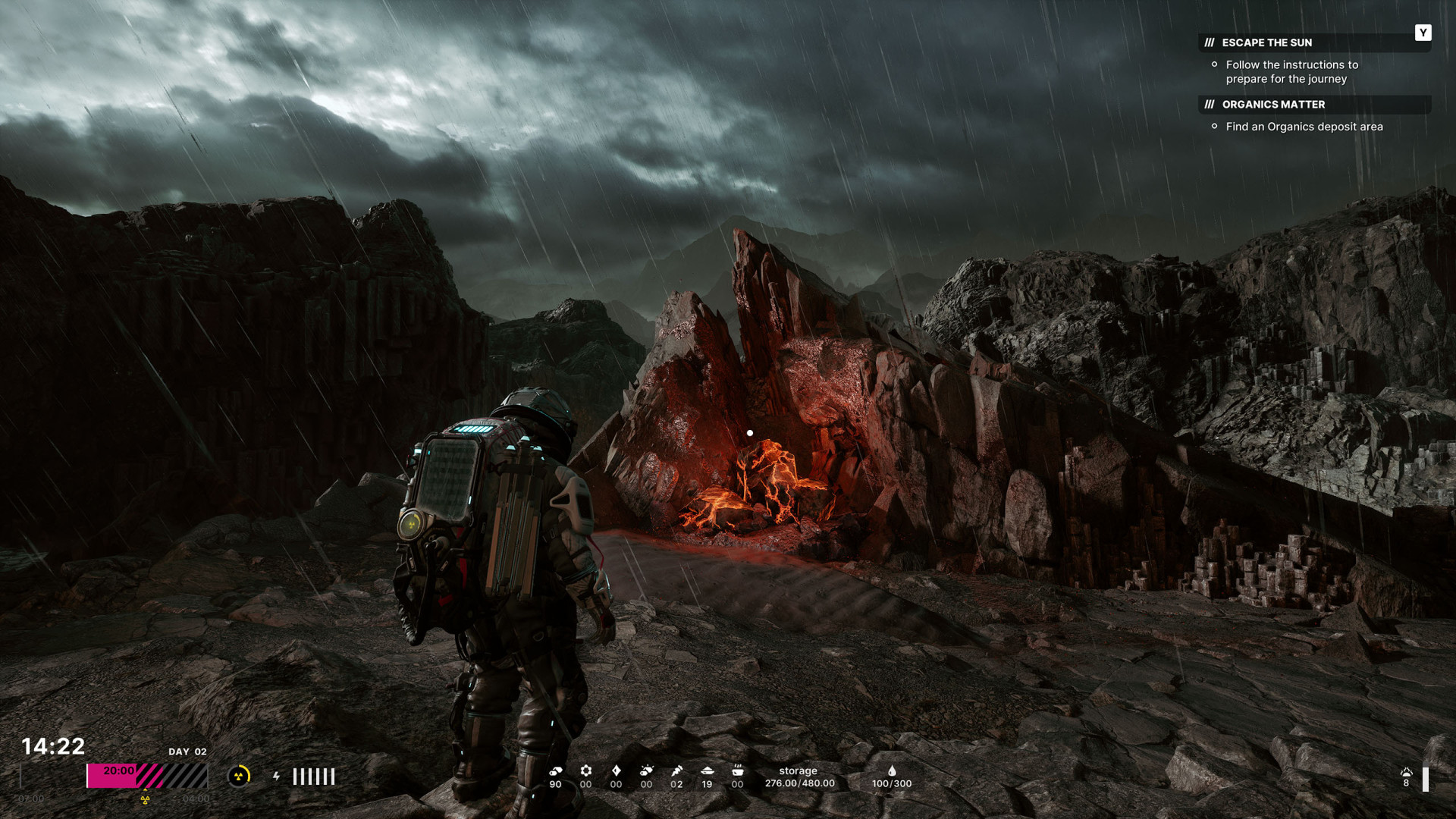Click the steaming dome icon showing 8
This screenshot has height=819, width=1456.
pyautogui.click(x=1406, y=773)
